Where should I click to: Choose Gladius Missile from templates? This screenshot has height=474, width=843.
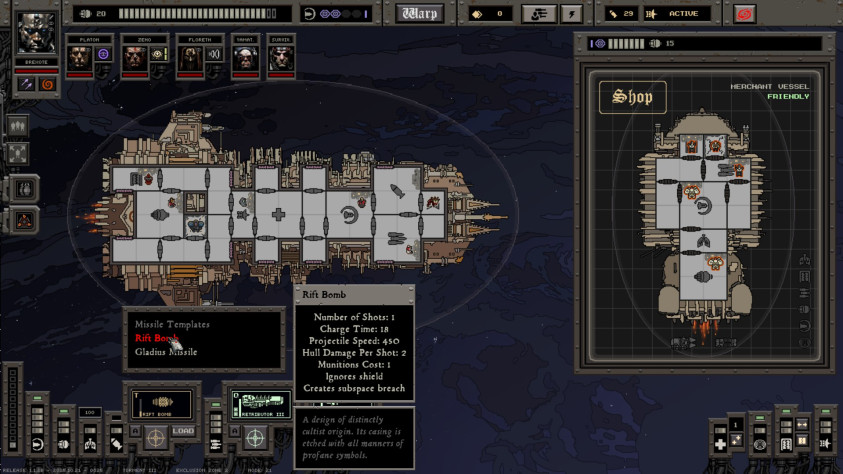[x=166, y=352]
